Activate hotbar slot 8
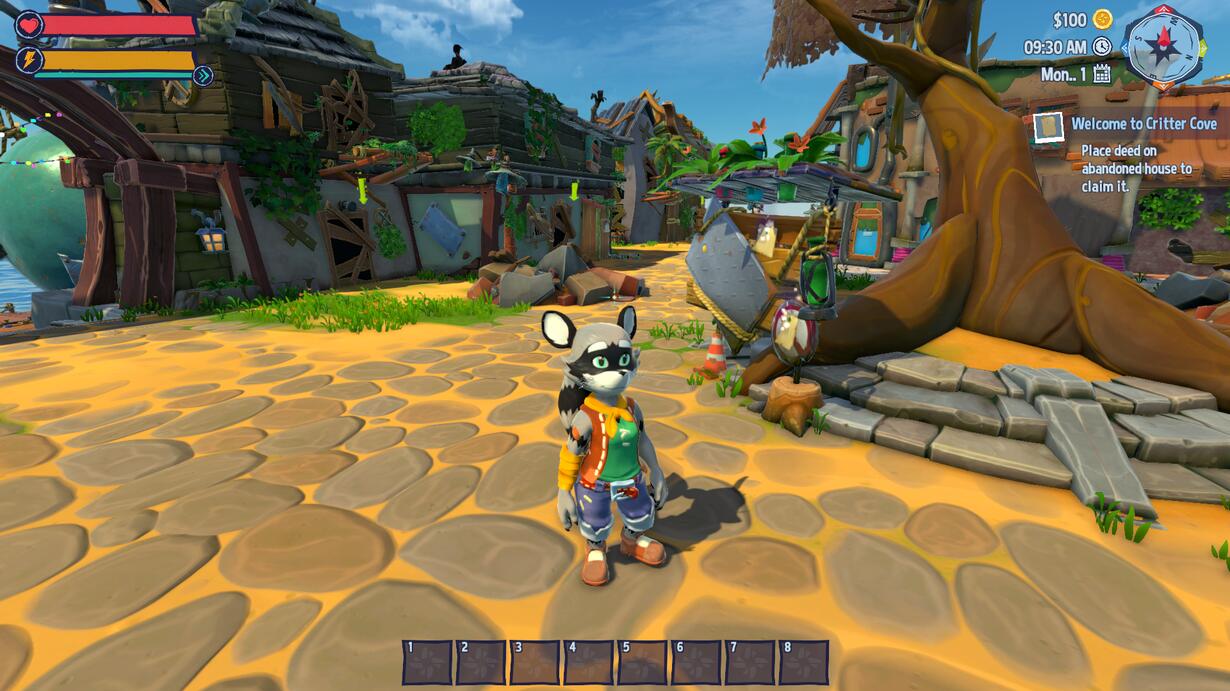The height and width of the screenshot is (691, 1230). 804,662
